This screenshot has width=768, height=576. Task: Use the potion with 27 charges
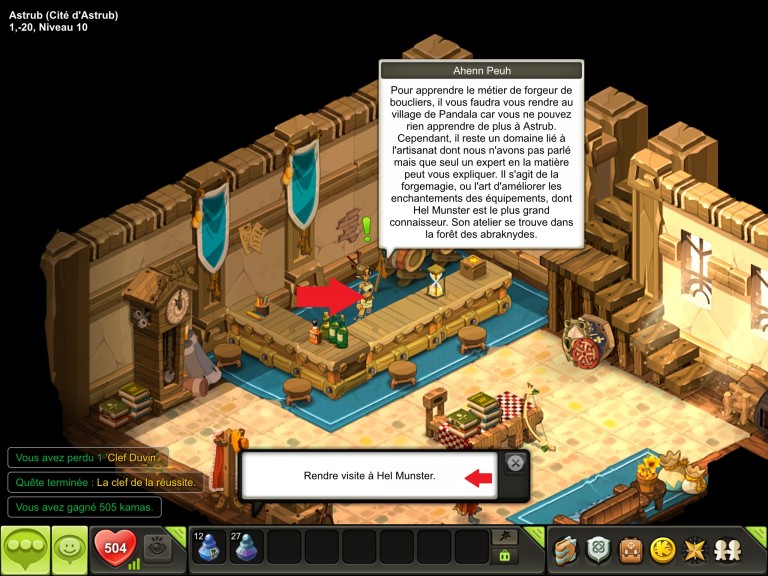(247, 548)
